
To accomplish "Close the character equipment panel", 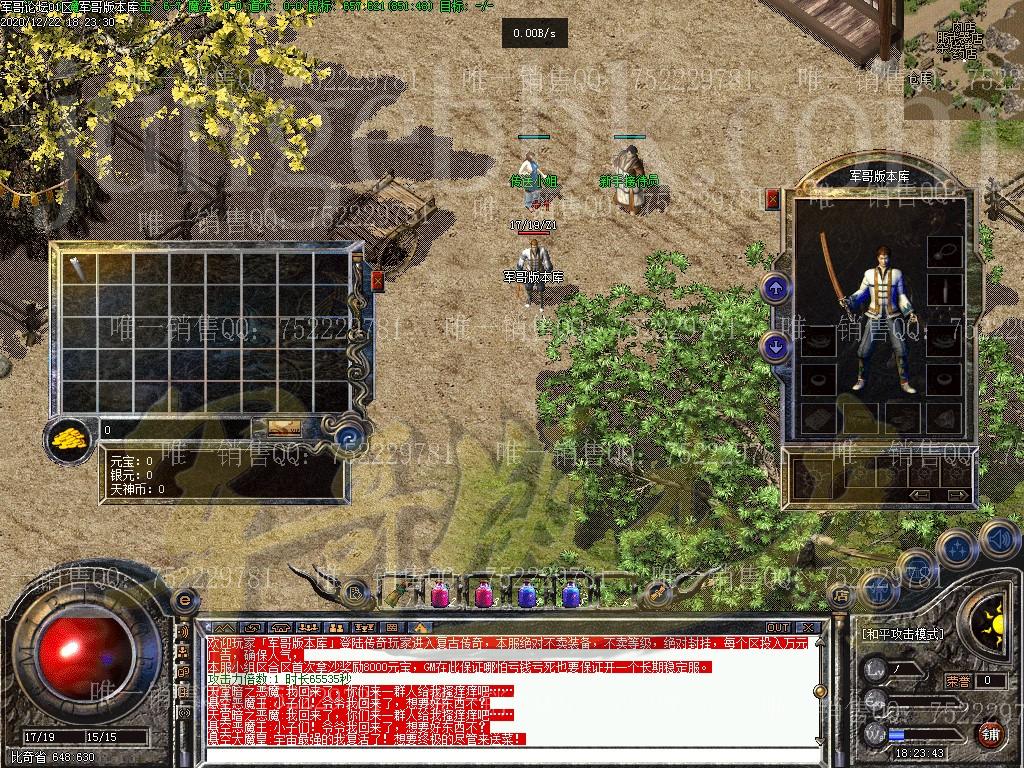I will (x=772, y=199).
